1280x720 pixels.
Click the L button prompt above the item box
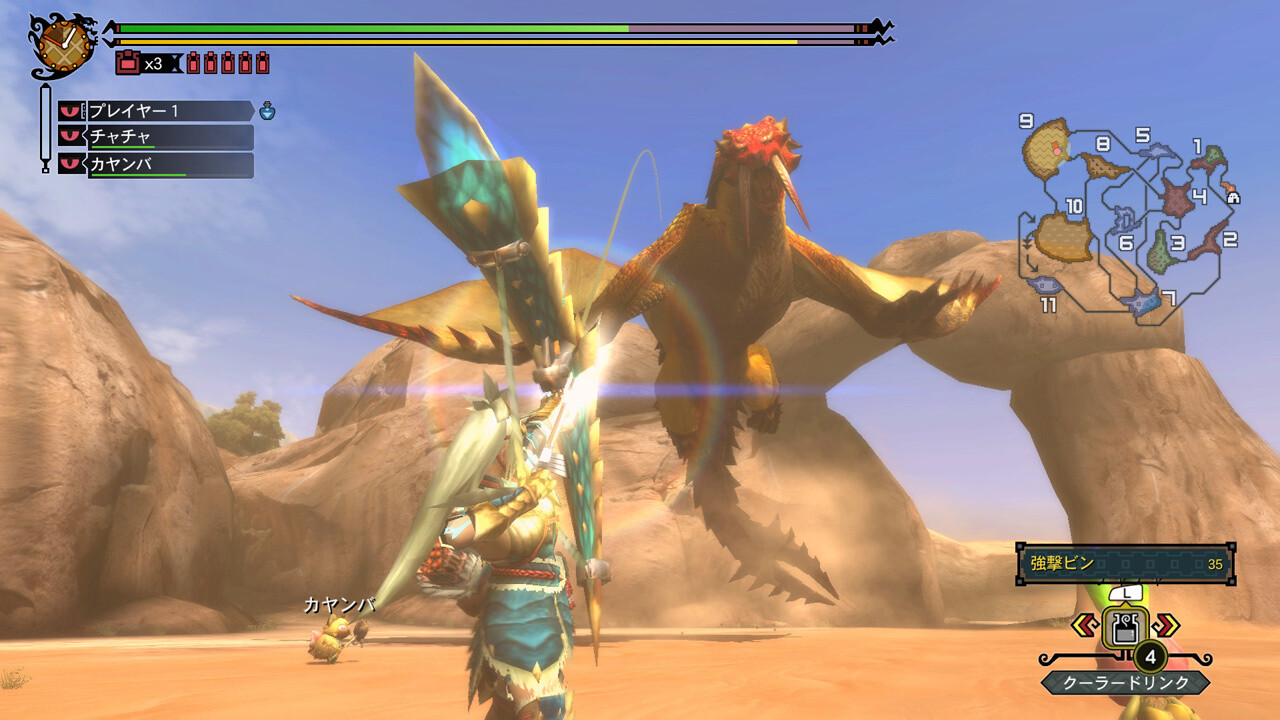(1126, 594)
